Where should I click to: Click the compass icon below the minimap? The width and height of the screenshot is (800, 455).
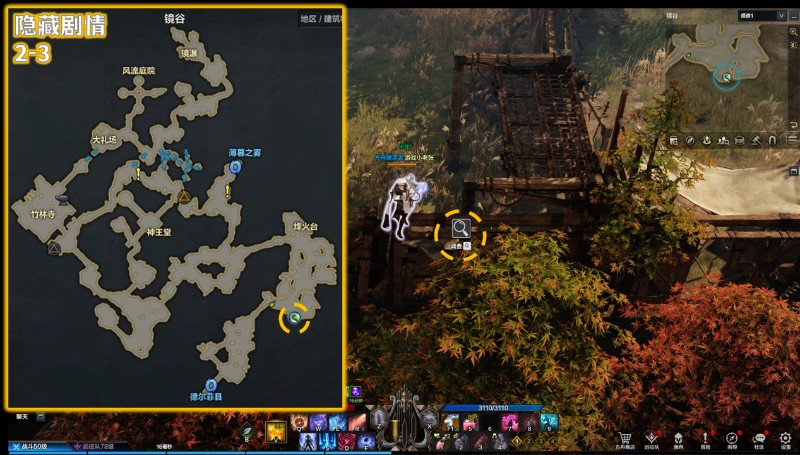click(x=691, y=140)
